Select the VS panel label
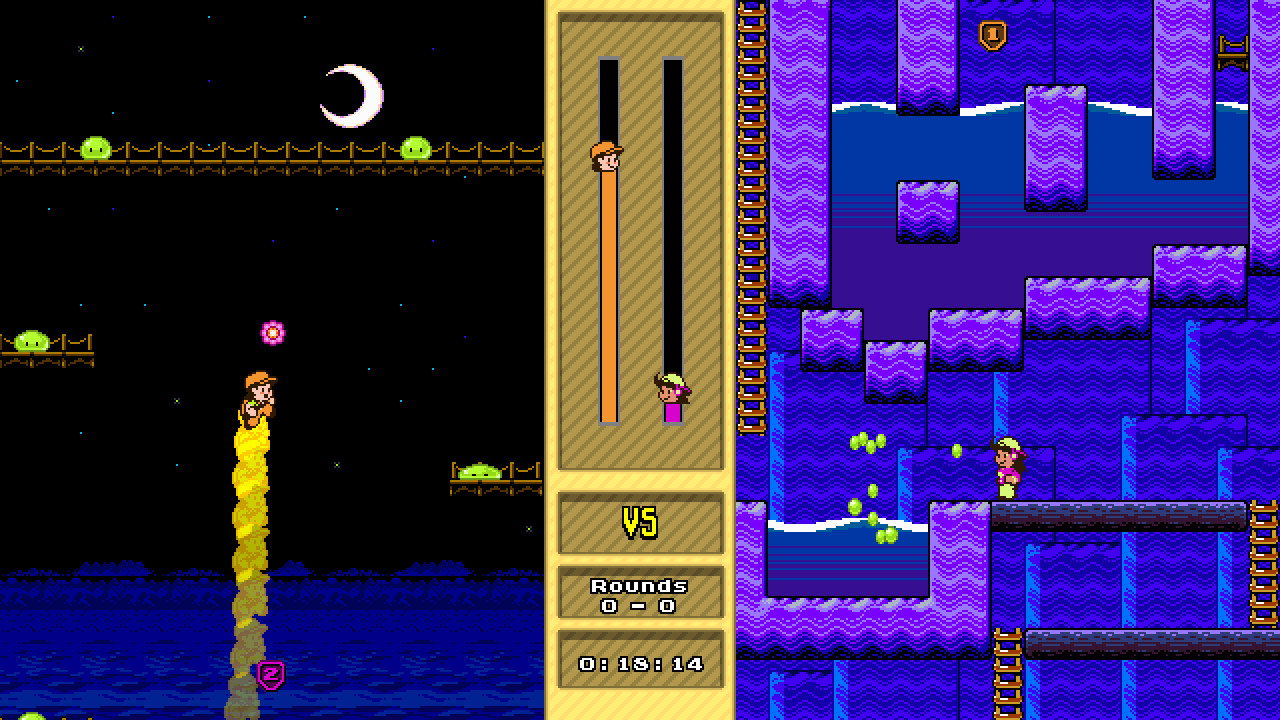This screenshot has width=1280, height=720. (x=641, y=521)
